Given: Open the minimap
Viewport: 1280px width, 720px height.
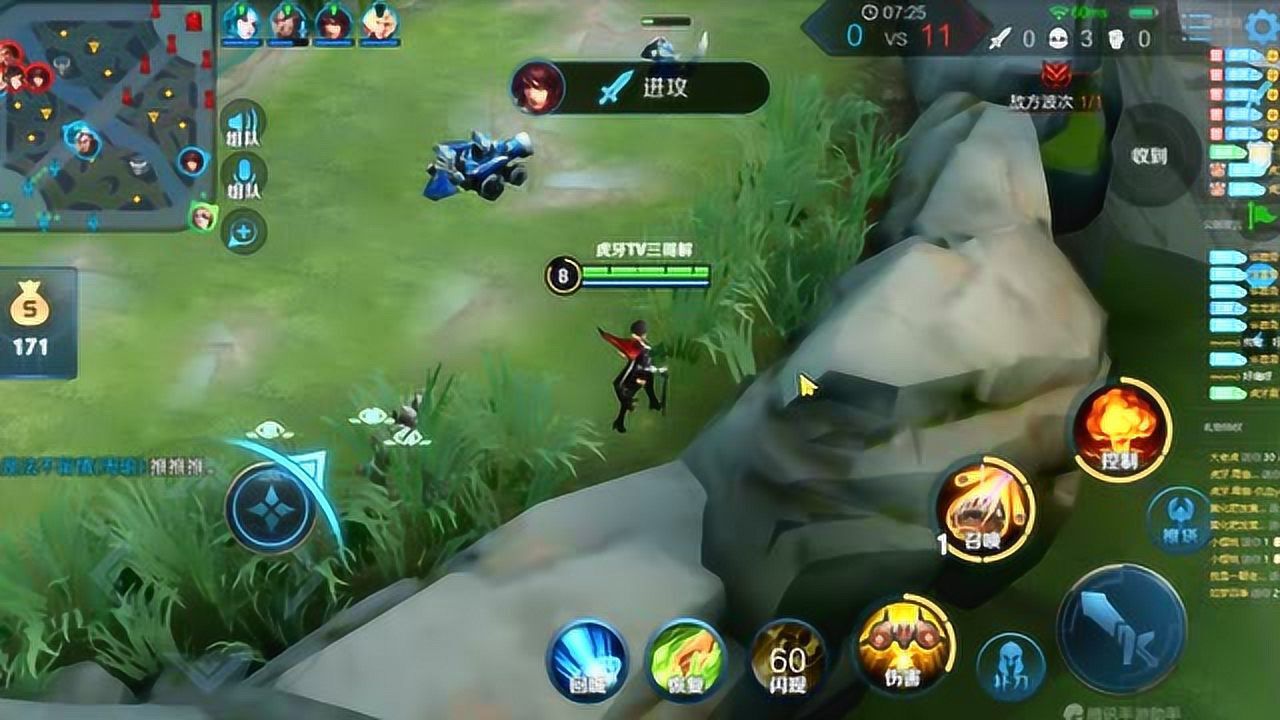Looking at the screenshot, I should coord(105,115).
